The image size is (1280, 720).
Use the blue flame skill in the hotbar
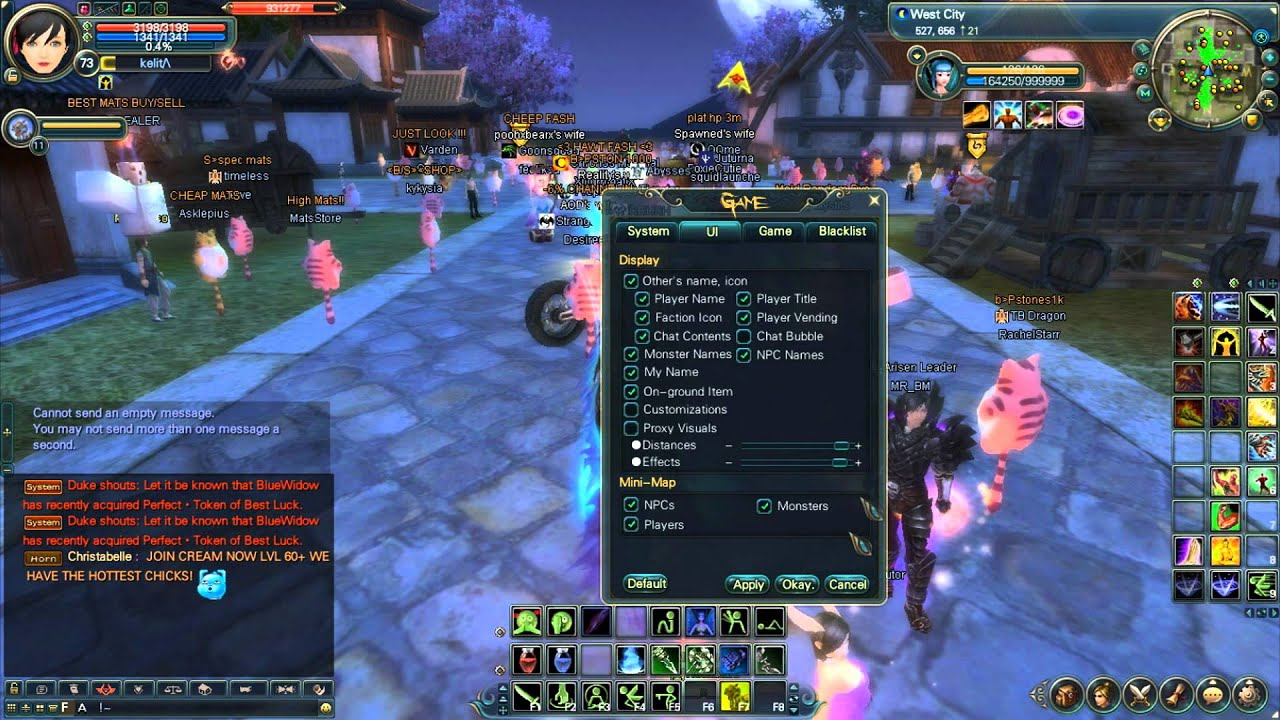pyautogui.click(x=630, y=658)
